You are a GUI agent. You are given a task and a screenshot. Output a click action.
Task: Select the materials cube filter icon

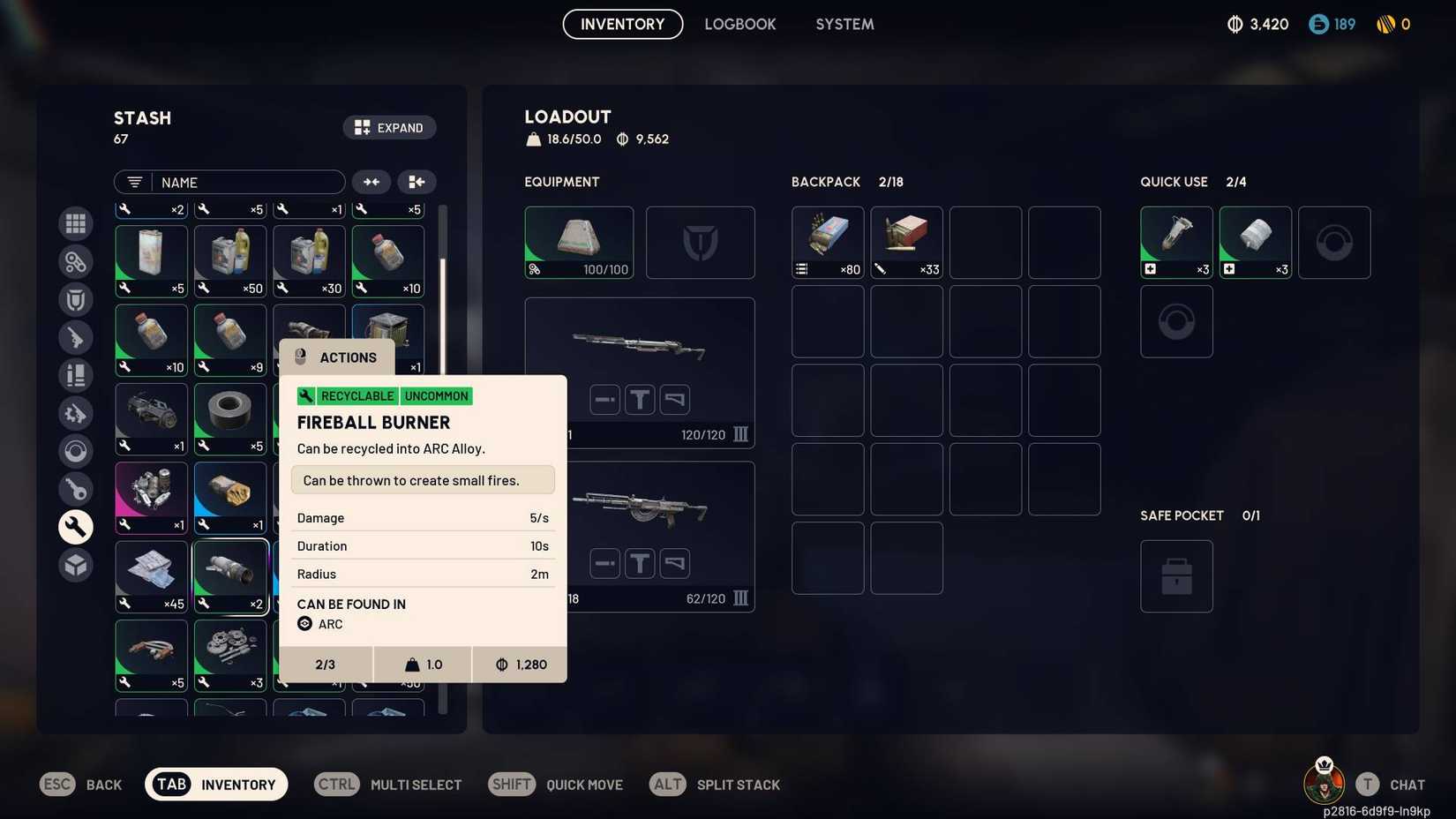point(75,565)
